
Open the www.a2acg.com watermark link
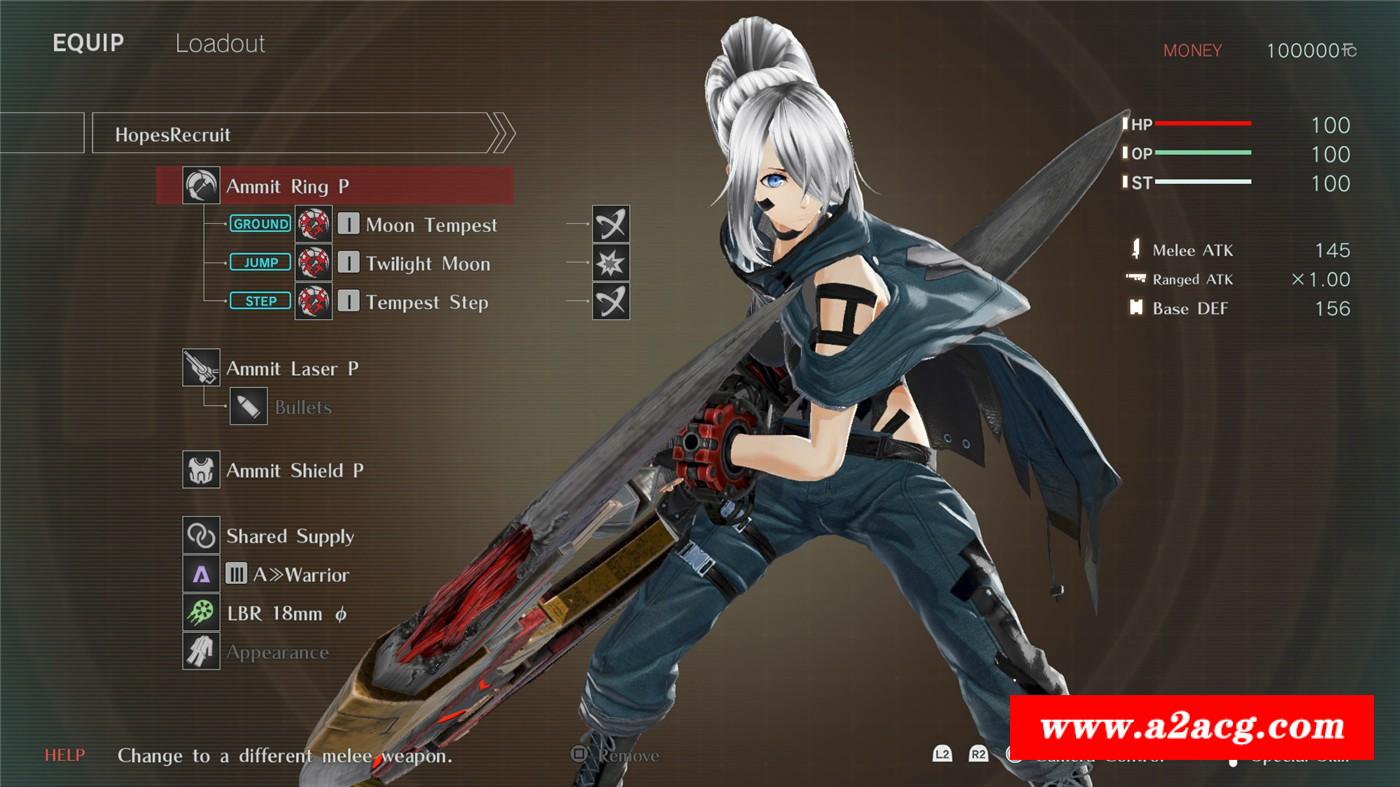click(x=1191, y=727)
